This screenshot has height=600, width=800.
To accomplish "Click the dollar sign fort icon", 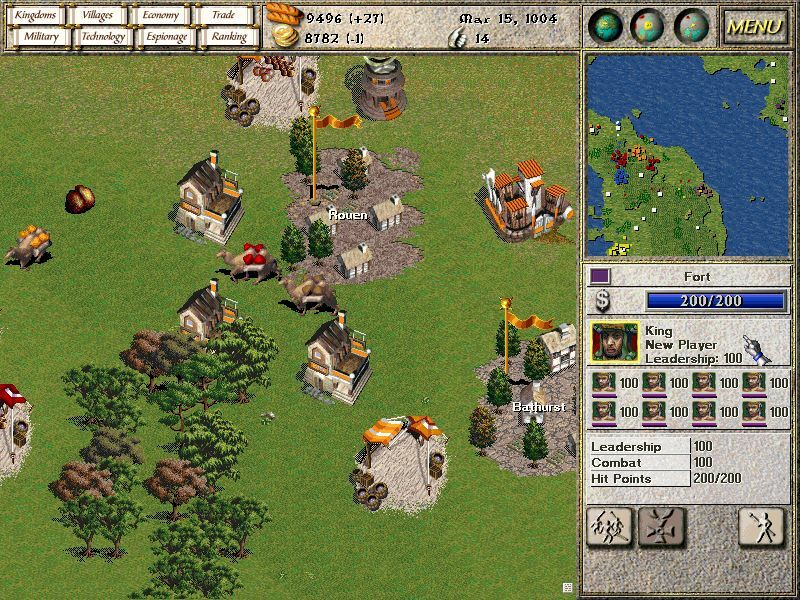I will coord(602,301).
